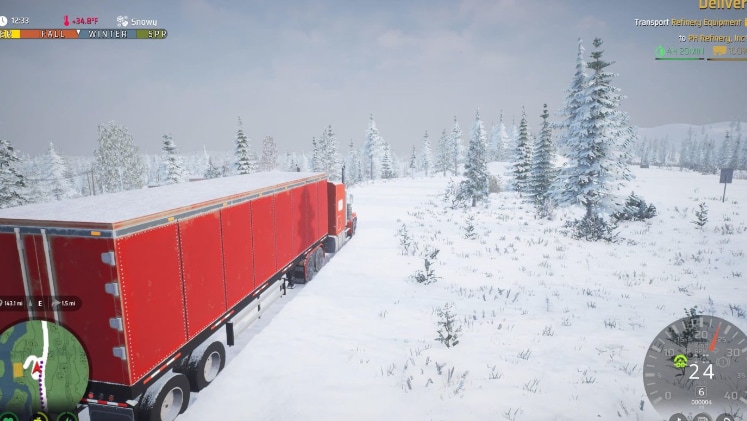Click the snowy weather icon
This screenshot has width=747, height=421.
tap(122, 21)
